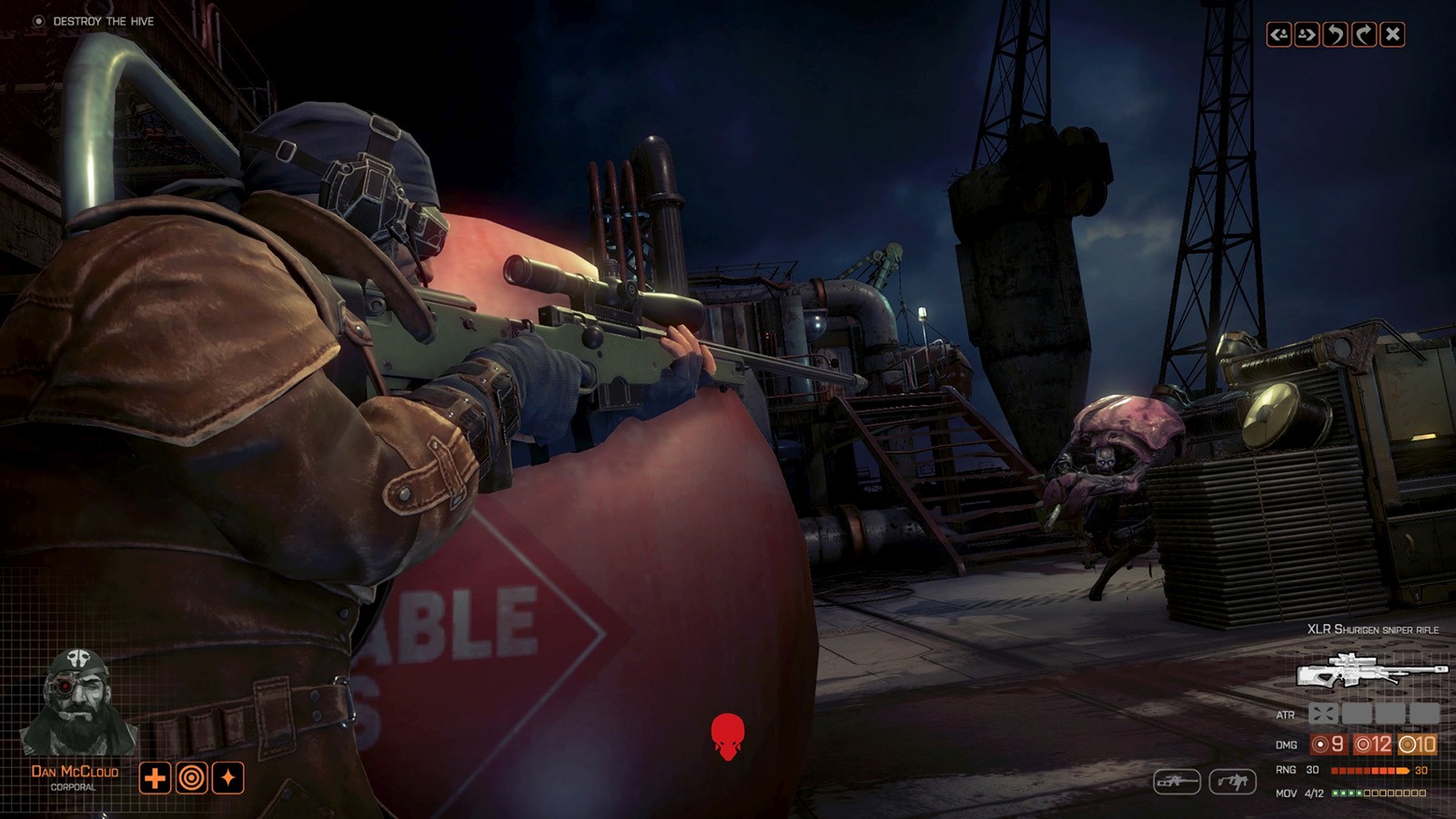This screenshot has height=819, width=1456.
Task: Expand the DMG 10 orange stat box
Action: (x=1417, y=744)
